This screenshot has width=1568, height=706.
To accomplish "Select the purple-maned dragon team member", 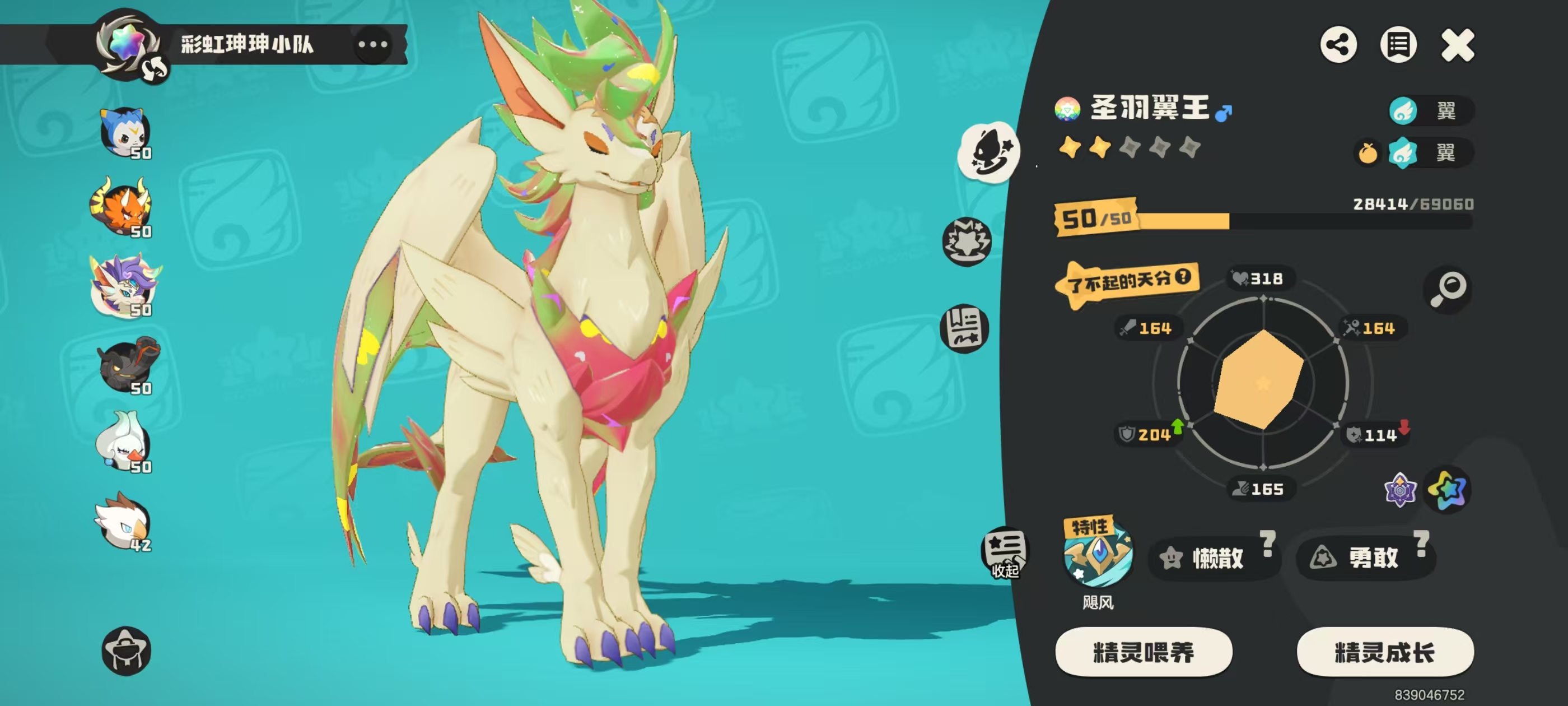I will tap(125, 286).
